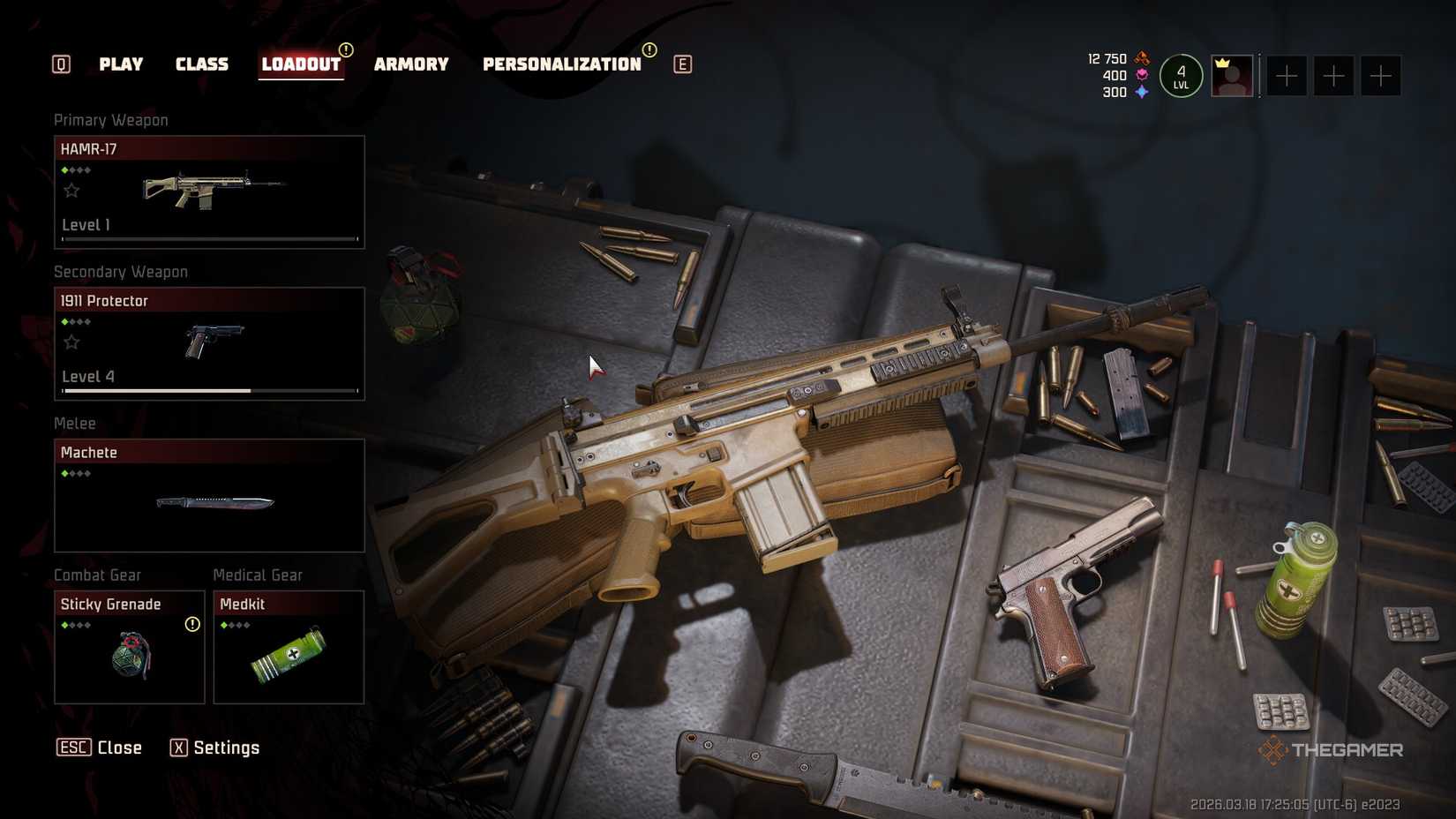Viewport: 1456px width, 819px height.
Task: Click the green rarity pip under Machete
Action: [x=65, y=472]
